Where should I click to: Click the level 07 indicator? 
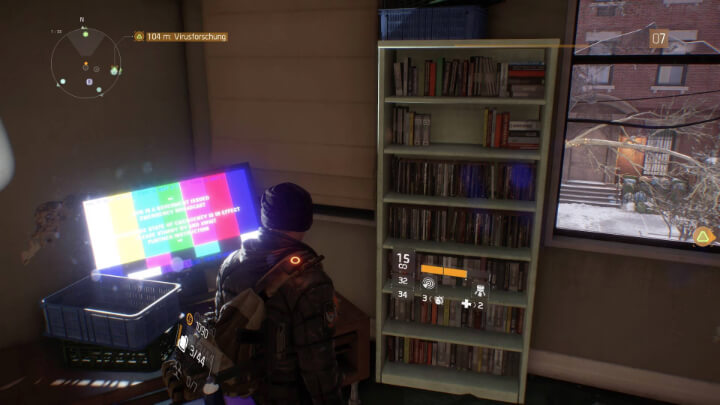(x=659, y=40)
